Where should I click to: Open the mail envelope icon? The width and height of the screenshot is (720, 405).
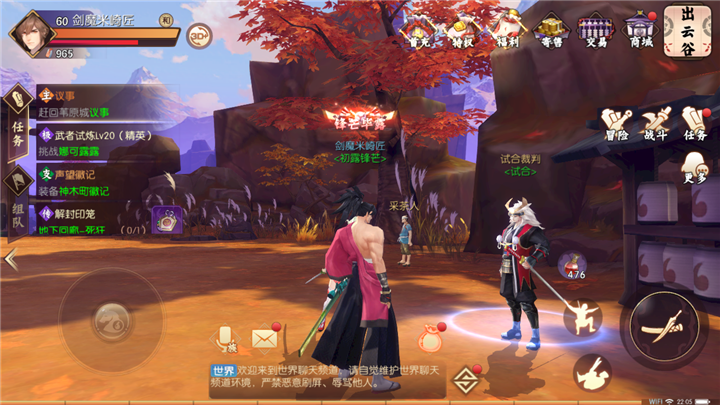pyautogui.click(x=264, y=338)
